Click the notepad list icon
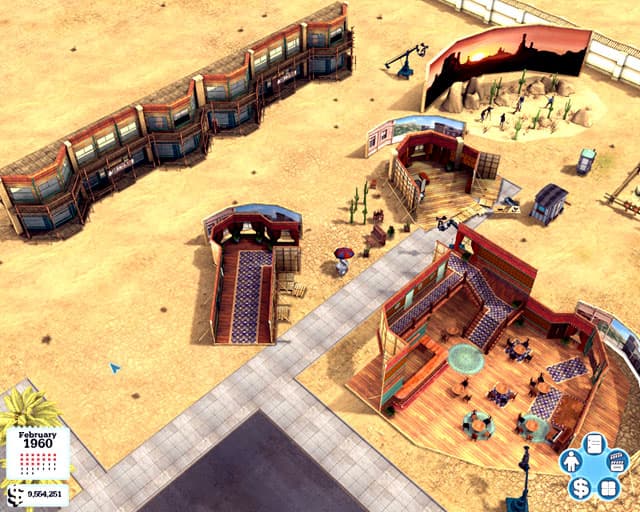 pyautogui.click(x=594, y=444)
